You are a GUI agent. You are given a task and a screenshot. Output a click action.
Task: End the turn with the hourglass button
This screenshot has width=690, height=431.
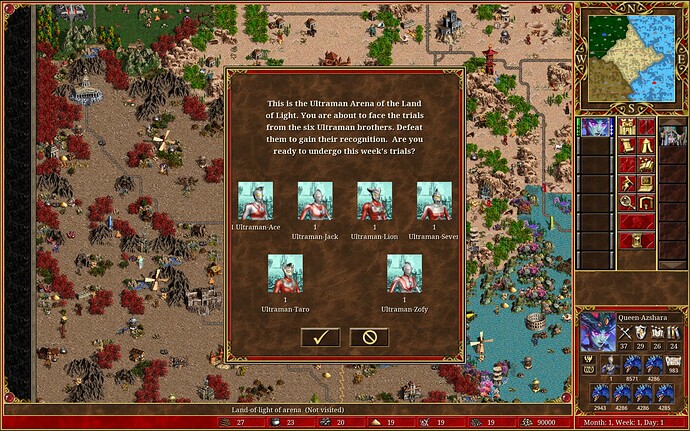[637, 240]
